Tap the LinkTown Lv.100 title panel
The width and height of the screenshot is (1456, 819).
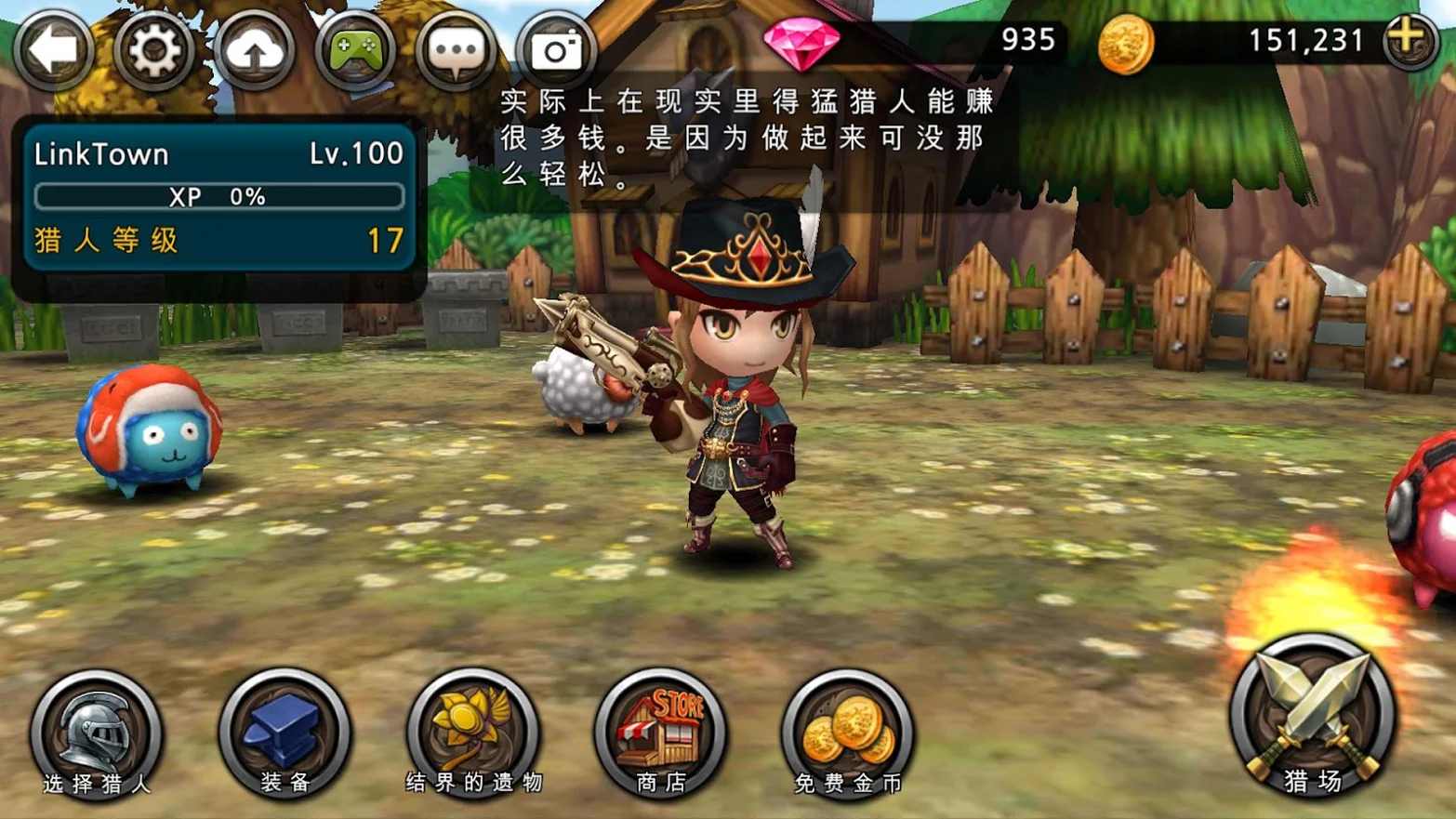(216, 153)
